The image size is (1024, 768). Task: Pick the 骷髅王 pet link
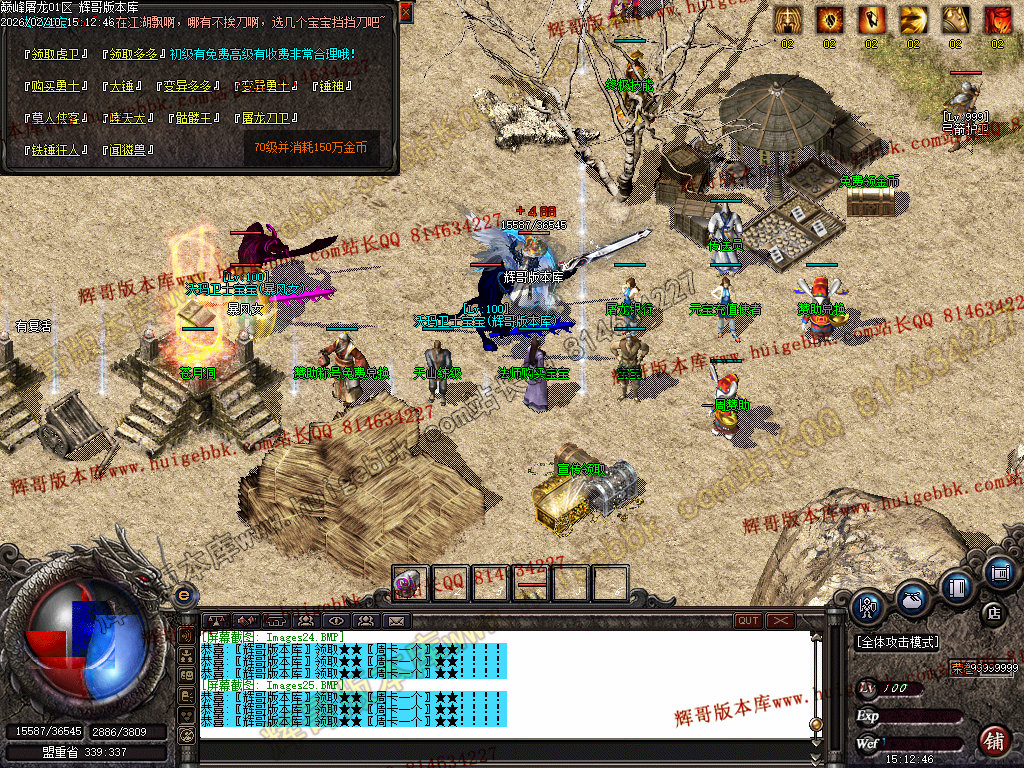click(197, 118)
